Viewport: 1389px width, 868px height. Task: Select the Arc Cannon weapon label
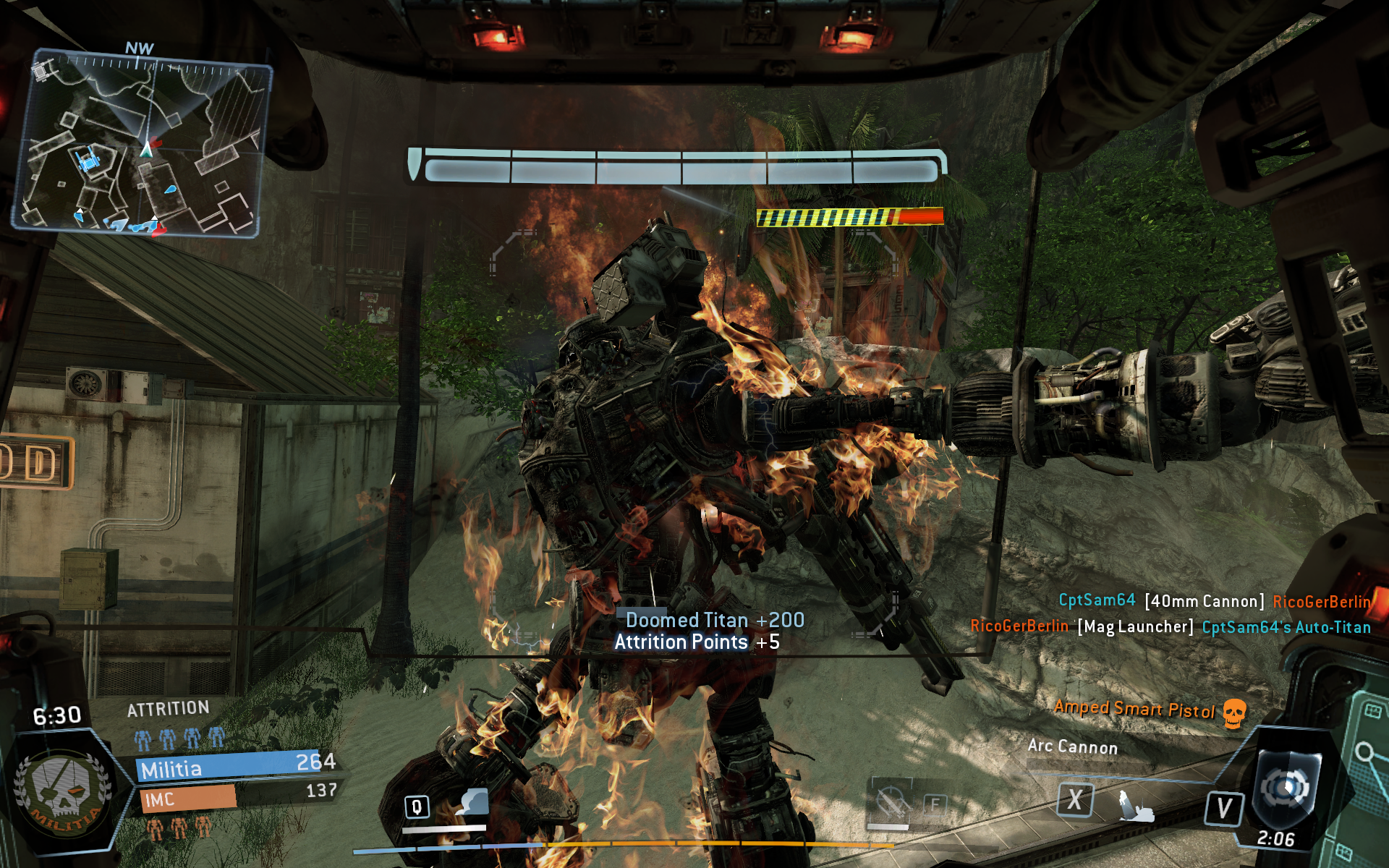pyautogui.click(x=1072, y=746)
